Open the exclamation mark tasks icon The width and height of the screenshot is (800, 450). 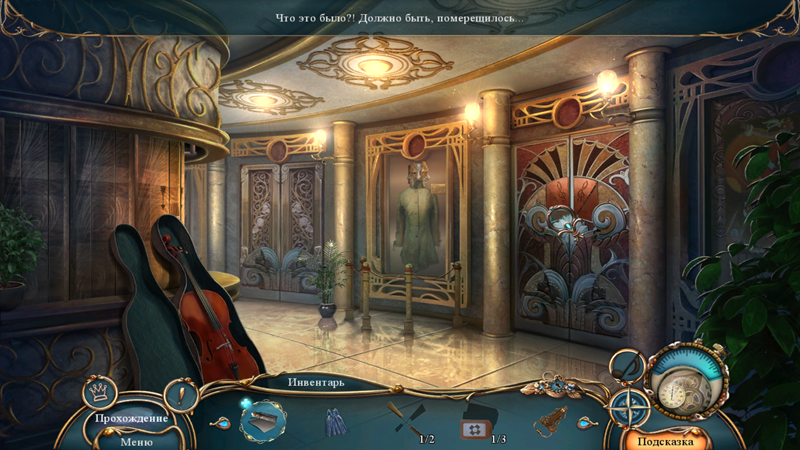[x=181, y=394]
